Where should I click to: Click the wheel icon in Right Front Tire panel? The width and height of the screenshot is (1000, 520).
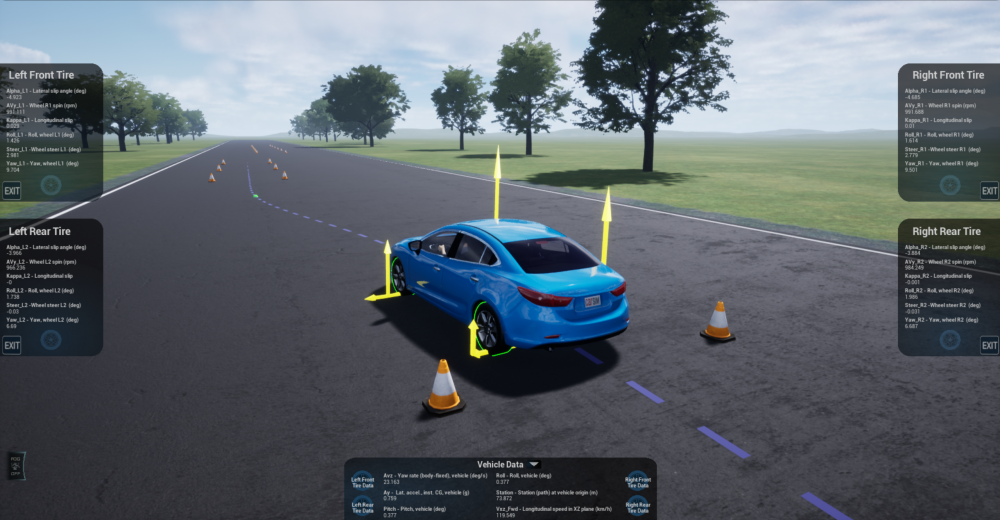coord(950,185)
